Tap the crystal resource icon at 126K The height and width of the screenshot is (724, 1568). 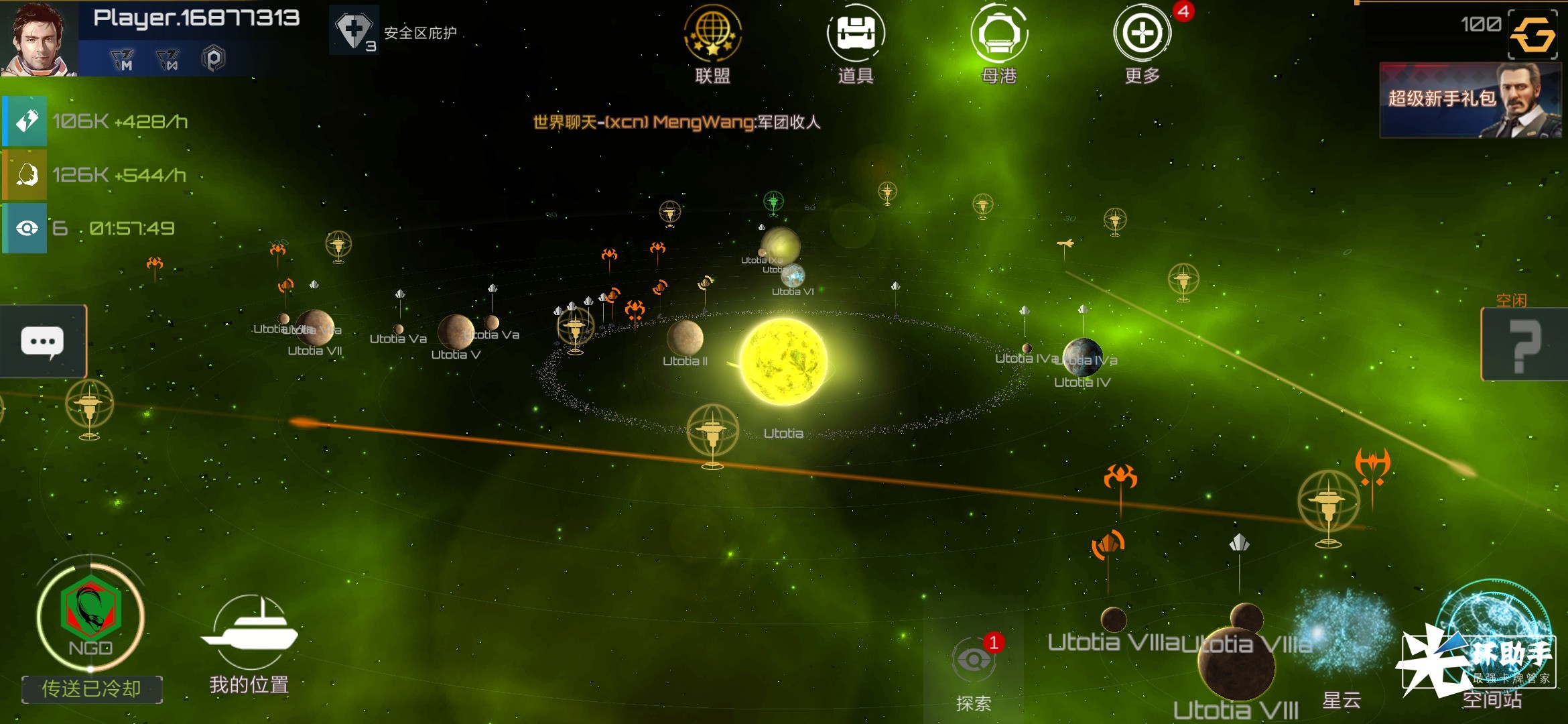pos(25,175)
